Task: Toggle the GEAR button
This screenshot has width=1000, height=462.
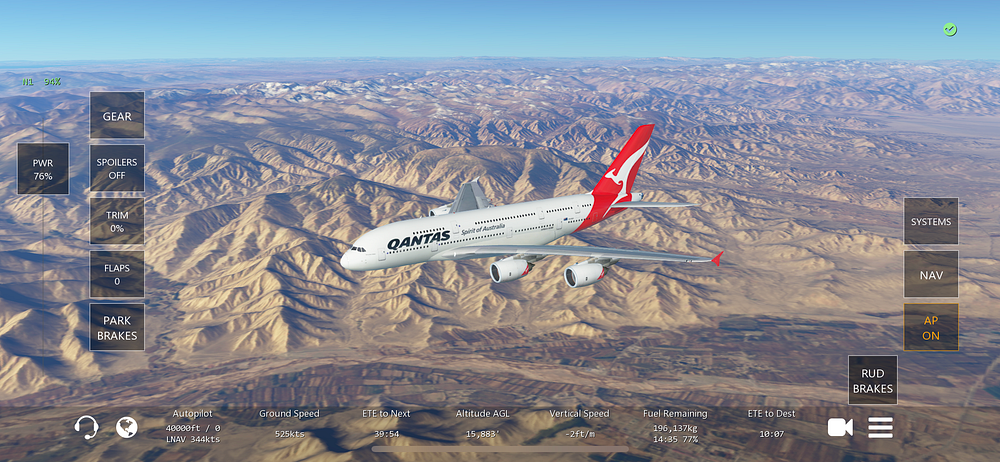Action: point(117,116)
